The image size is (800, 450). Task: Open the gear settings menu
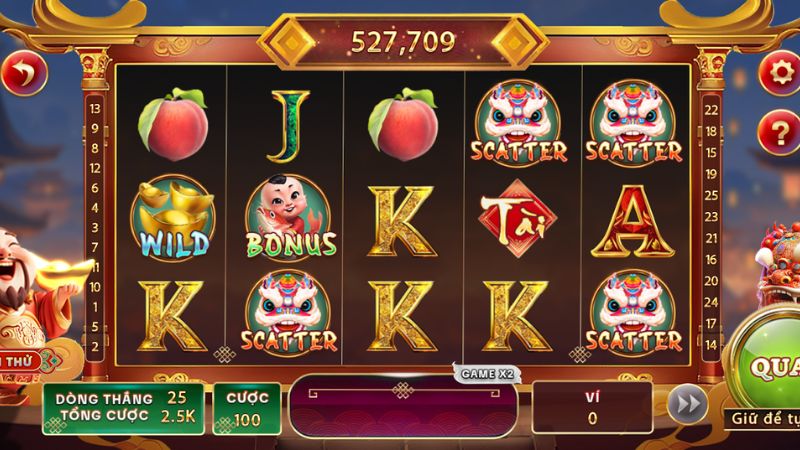point(779,72)
